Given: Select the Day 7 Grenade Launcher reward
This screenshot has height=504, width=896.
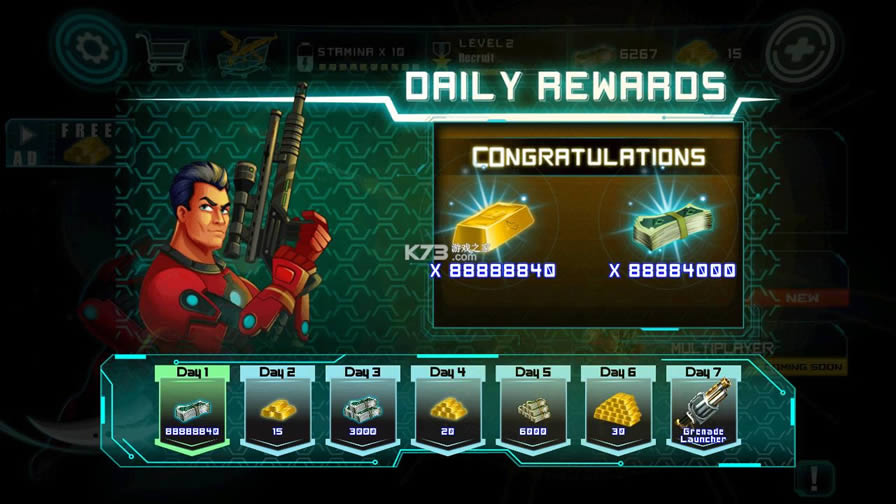Looking at the screenshot, I should pyautogui.click(x=703, y=409).
